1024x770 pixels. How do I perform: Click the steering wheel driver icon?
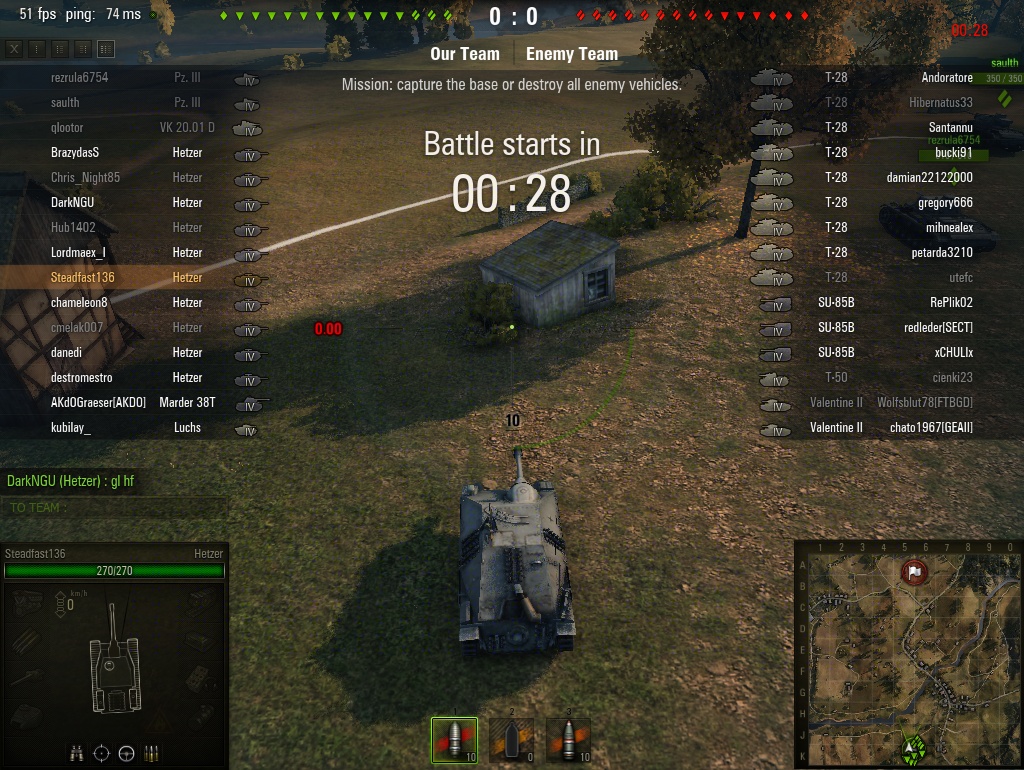(x=126, y=753)
